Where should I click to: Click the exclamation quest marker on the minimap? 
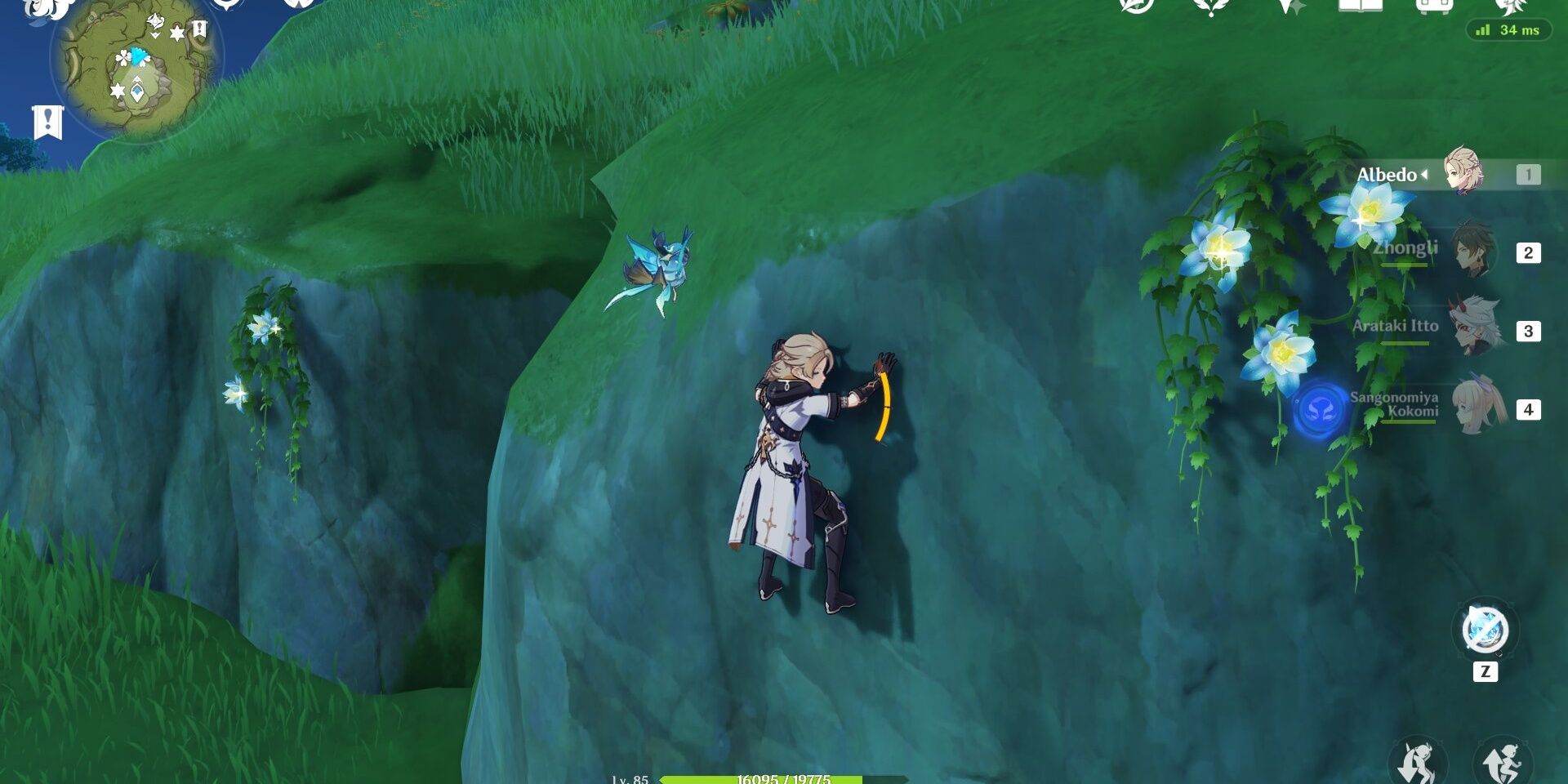click(x=200, y=28)
